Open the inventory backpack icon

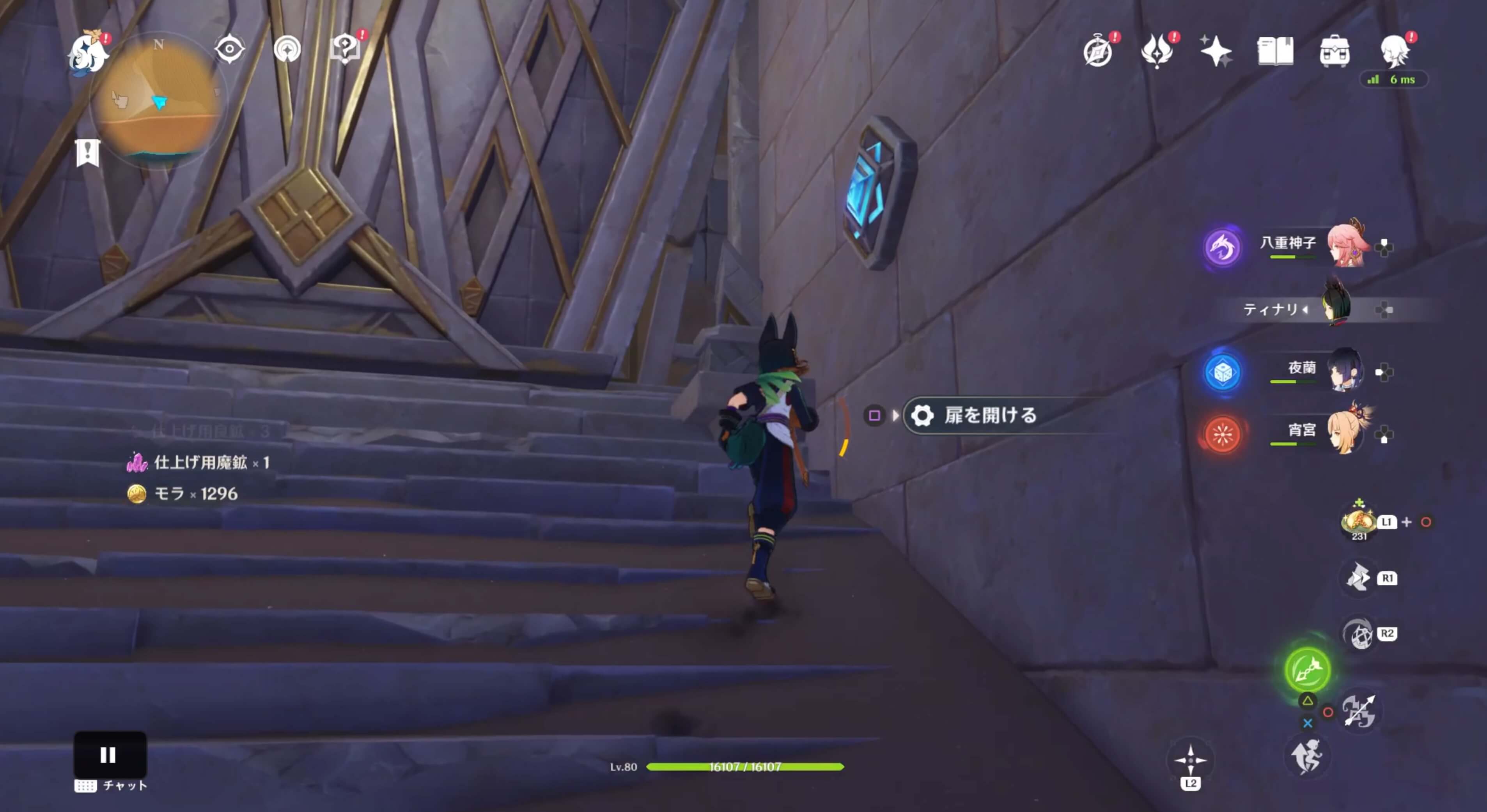(1334, 51)
